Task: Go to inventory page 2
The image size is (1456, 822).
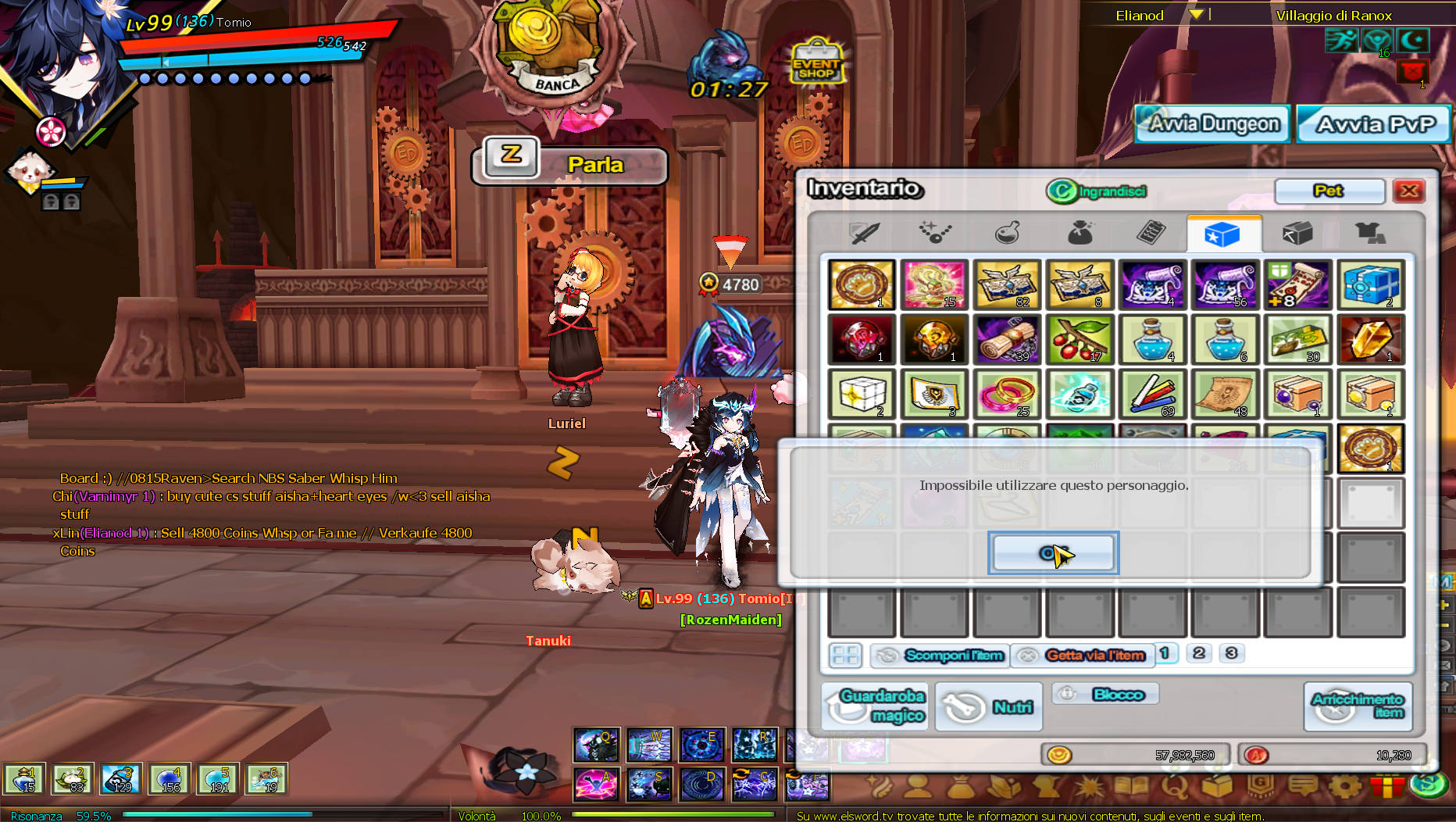Action: click(1199, 653)
